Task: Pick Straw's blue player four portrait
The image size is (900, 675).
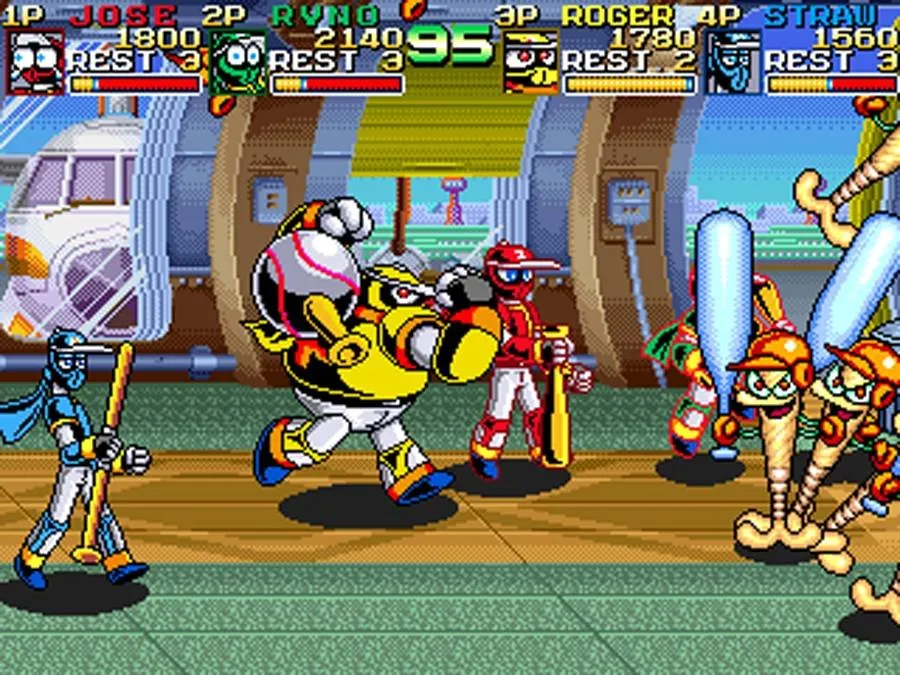Action: [733, 62]
